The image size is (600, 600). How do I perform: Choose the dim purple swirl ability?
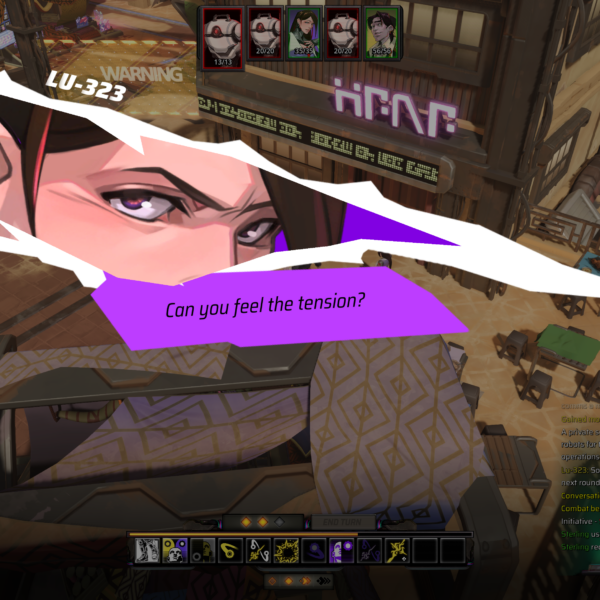pos(314,550)
